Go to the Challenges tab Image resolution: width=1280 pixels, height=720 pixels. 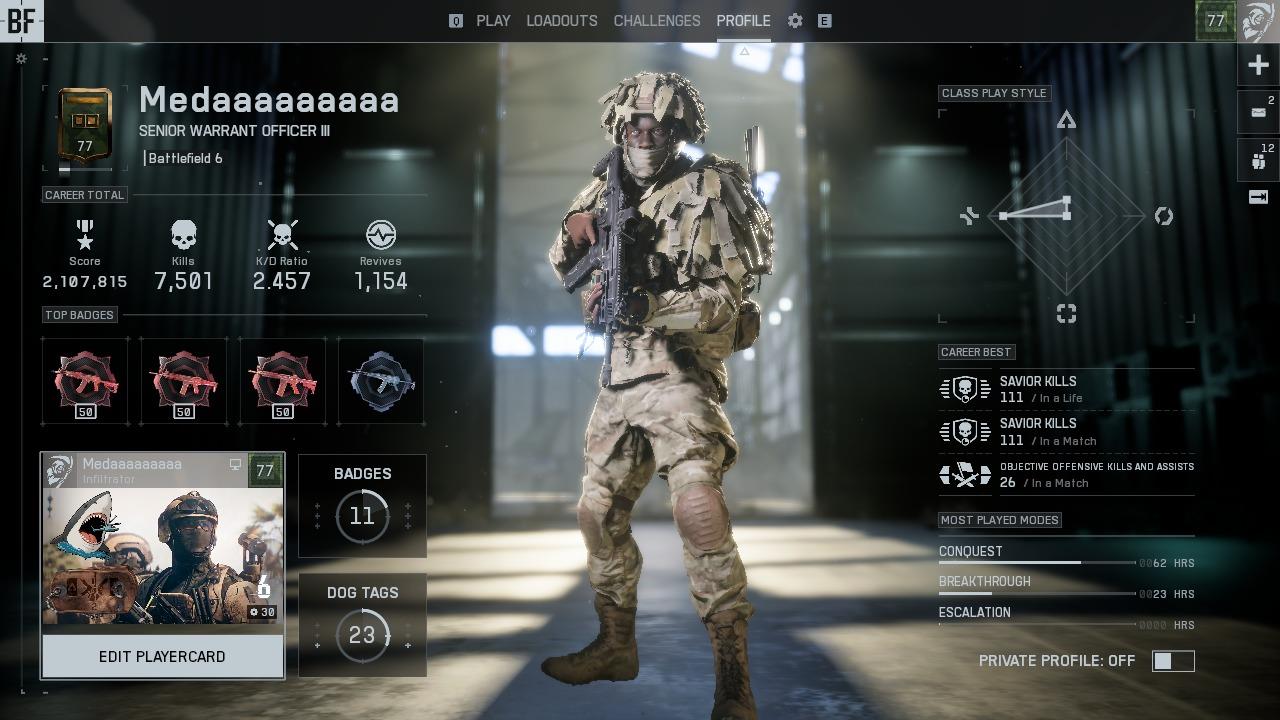pyautogui.click(x=656, y=20)
